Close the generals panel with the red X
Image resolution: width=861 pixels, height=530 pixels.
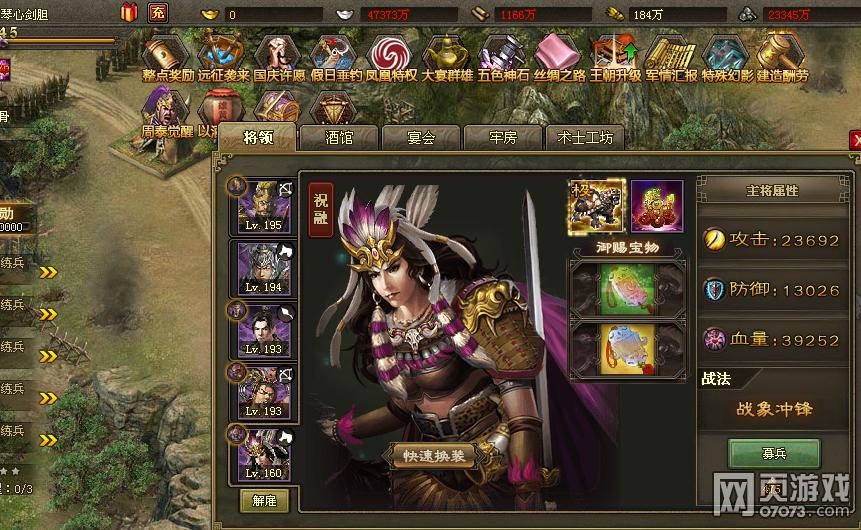(x=855, y=141)
